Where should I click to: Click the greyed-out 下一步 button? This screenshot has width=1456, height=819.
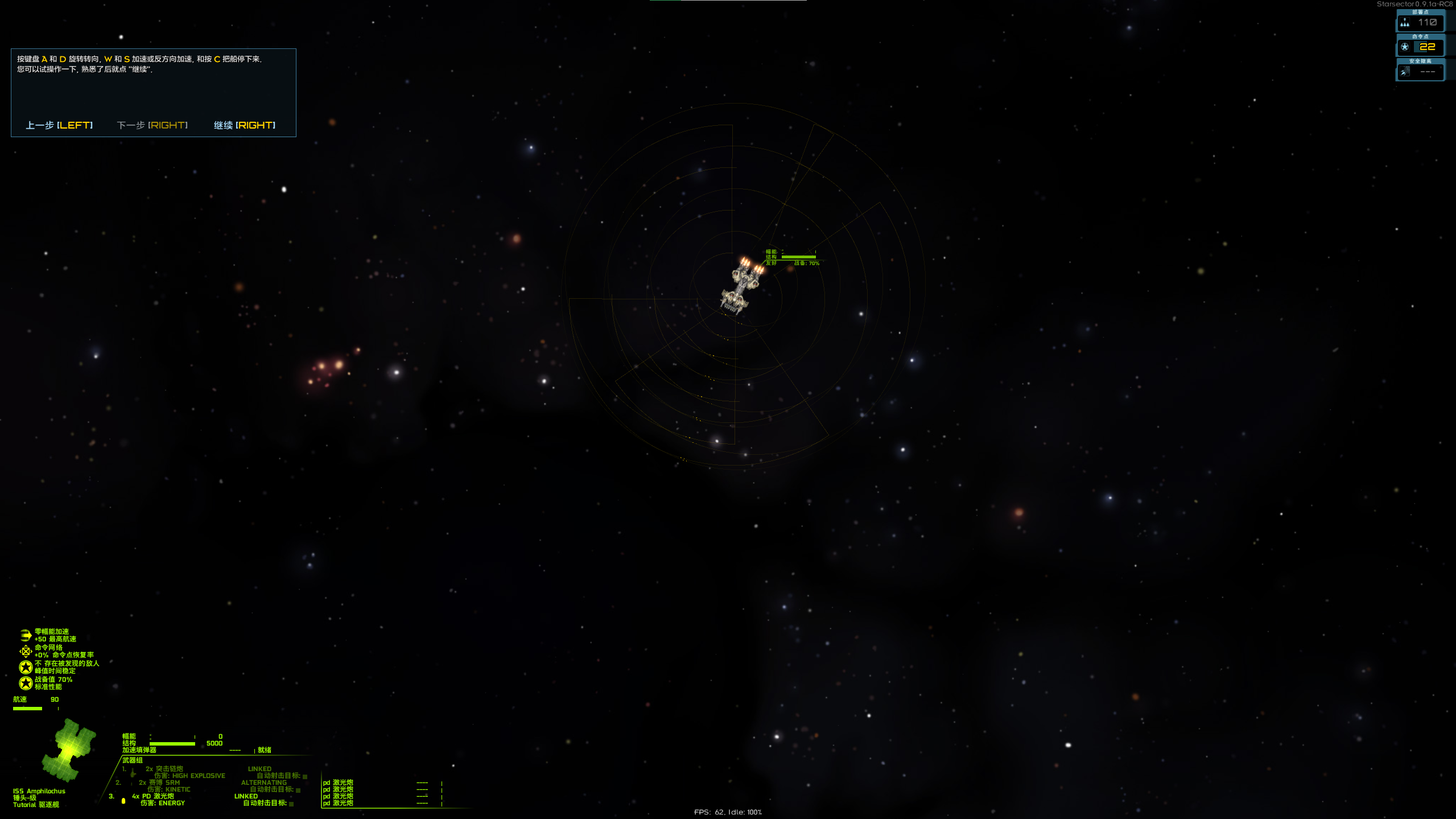click(152, 125)
